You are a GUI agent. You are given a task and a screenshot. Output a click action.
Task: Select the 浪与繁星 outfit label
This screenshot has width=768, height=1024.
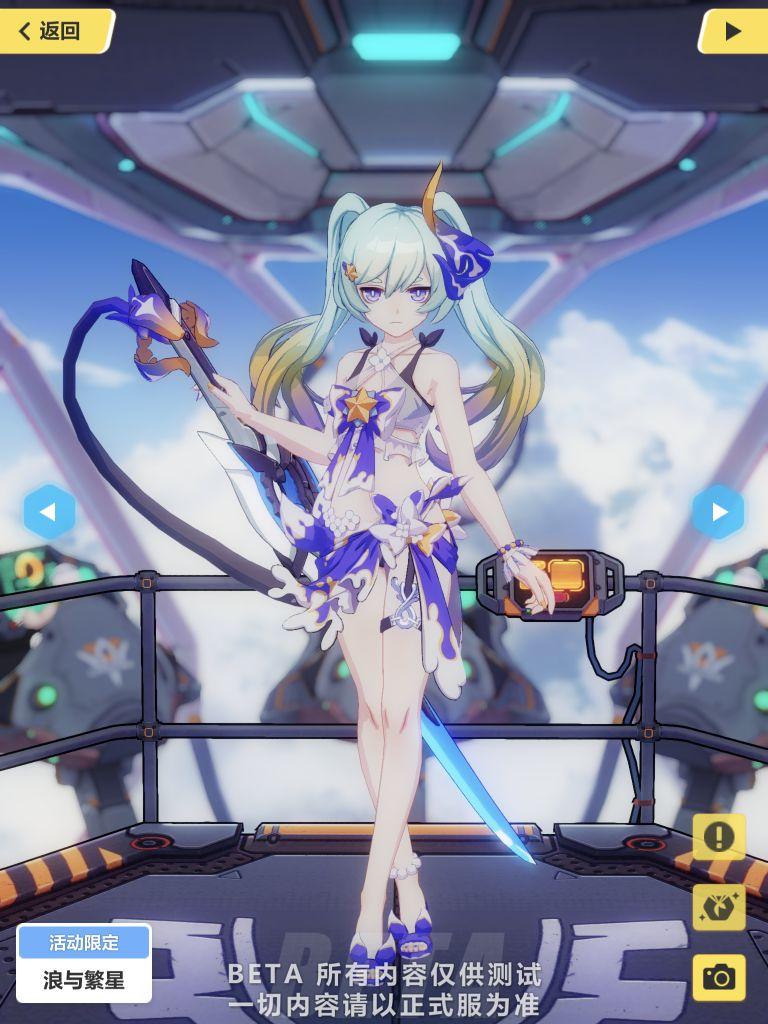pos(84,979)
